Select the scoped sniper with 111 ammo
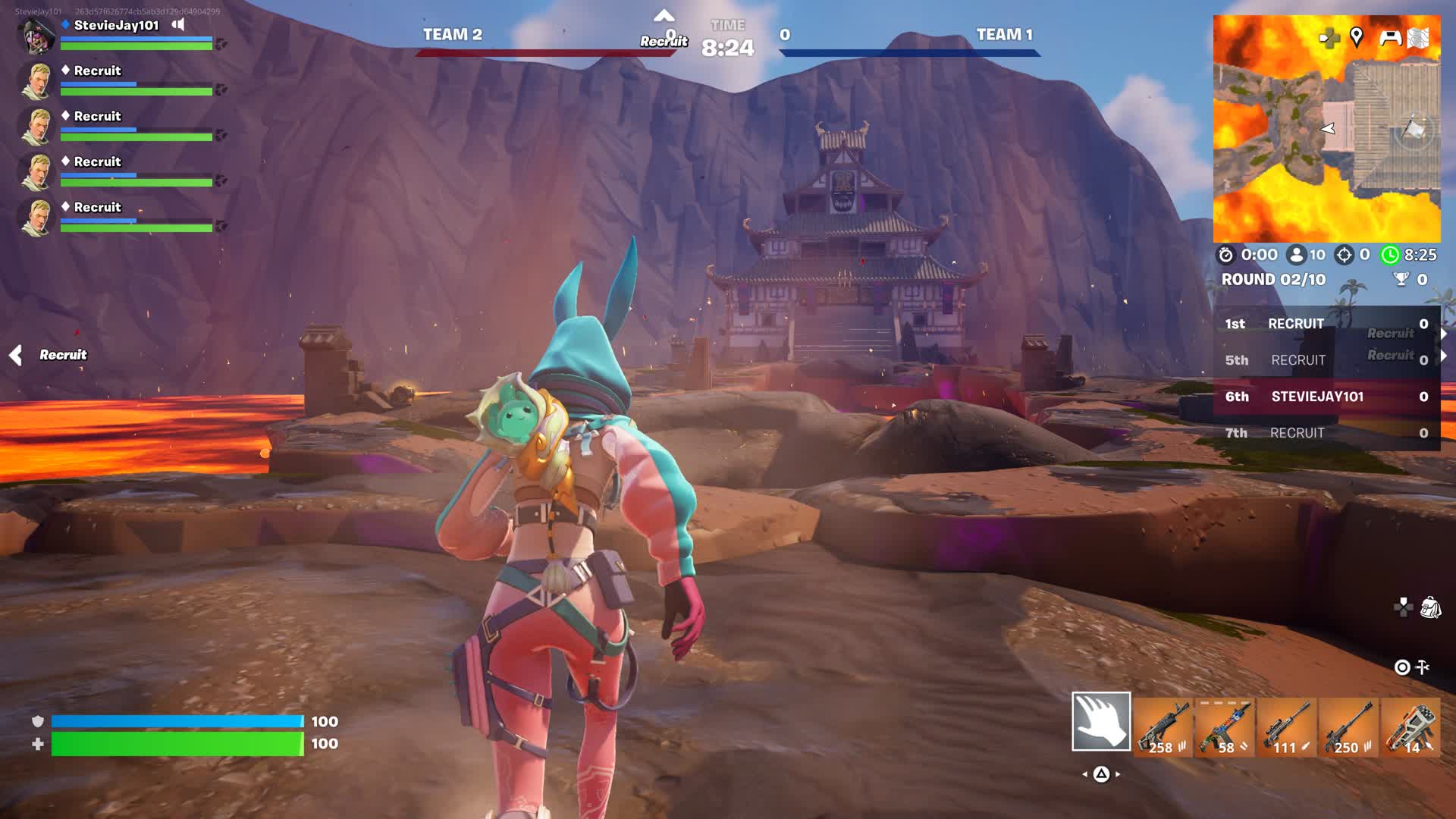 pyautogui.click(x=1287, y=728)
